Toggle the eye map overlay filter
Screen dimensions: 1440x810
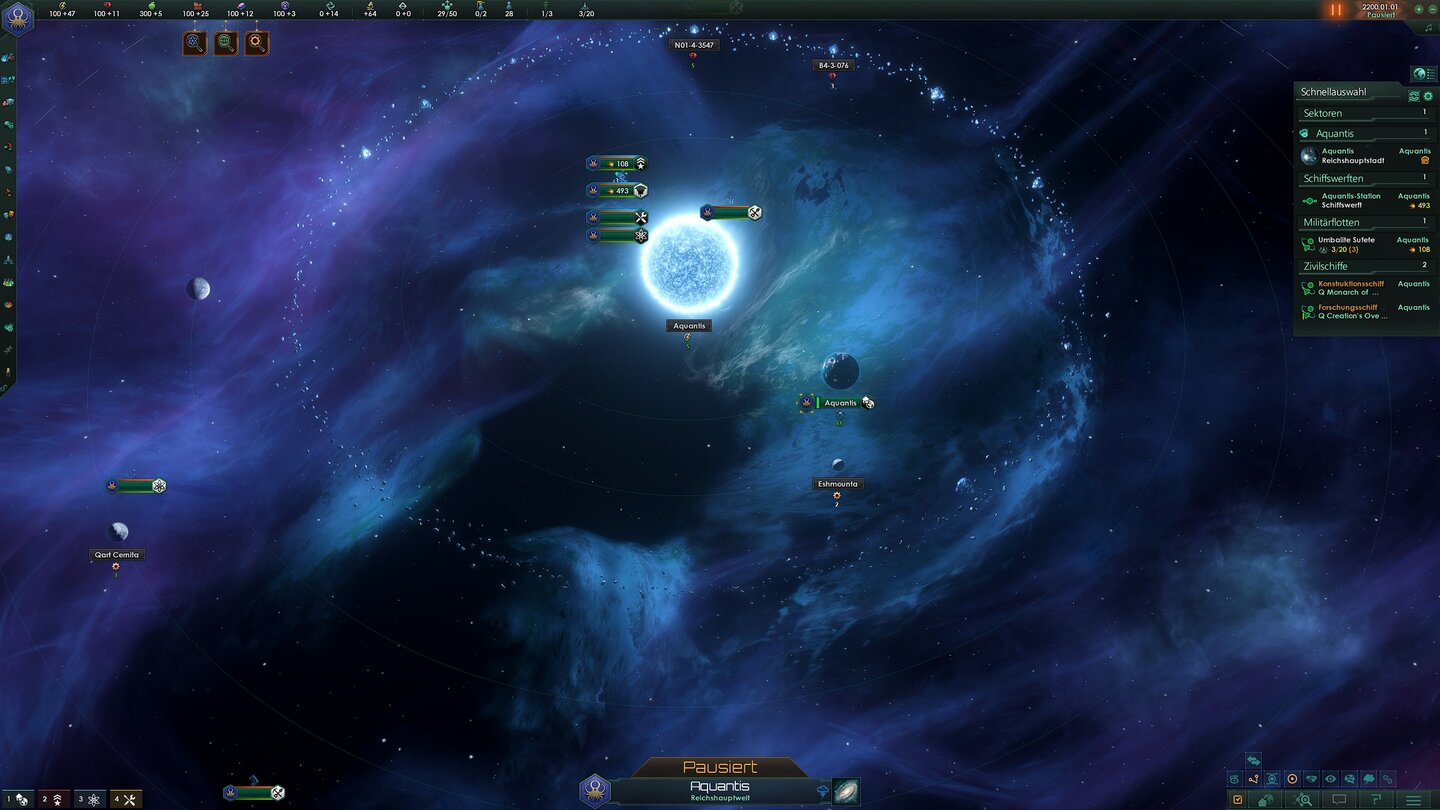coord(1330,779)
